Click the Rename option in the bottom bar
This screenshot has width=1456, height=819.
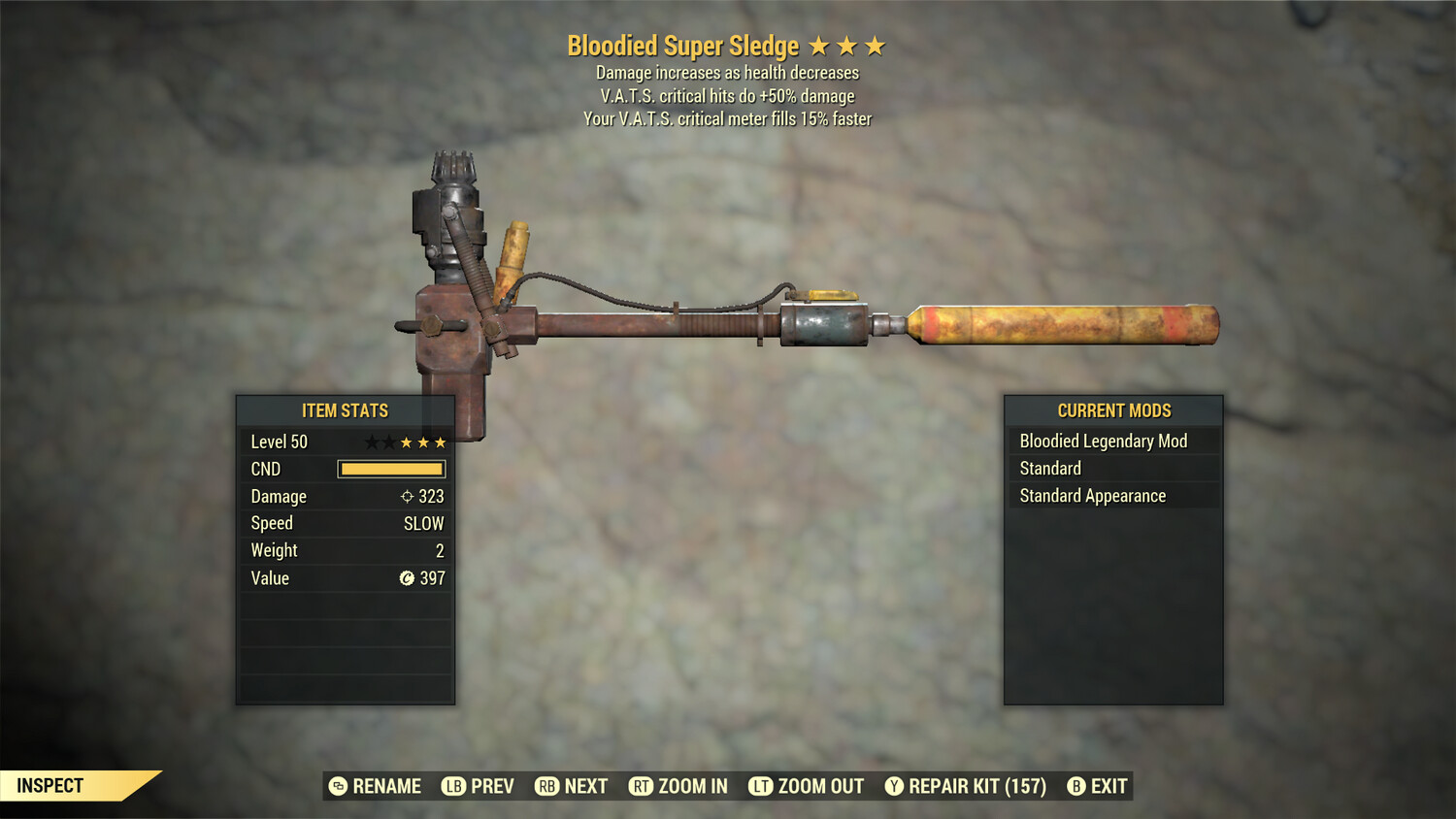375,786
